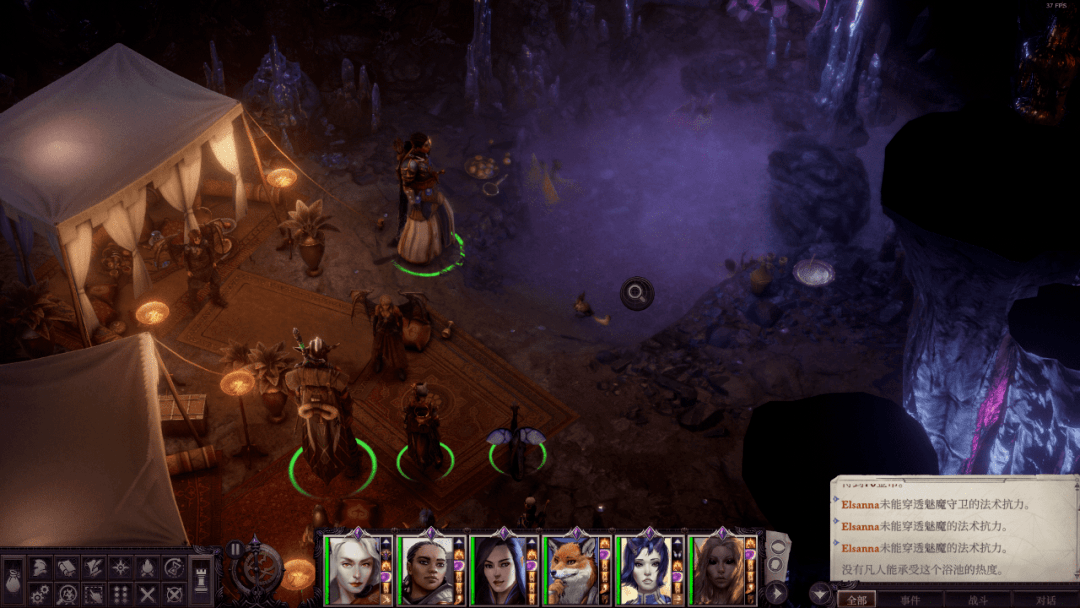Screen dimensions: 1080x608
Task: Click the hourglass time-skip icon
Action: coord(174,567)
